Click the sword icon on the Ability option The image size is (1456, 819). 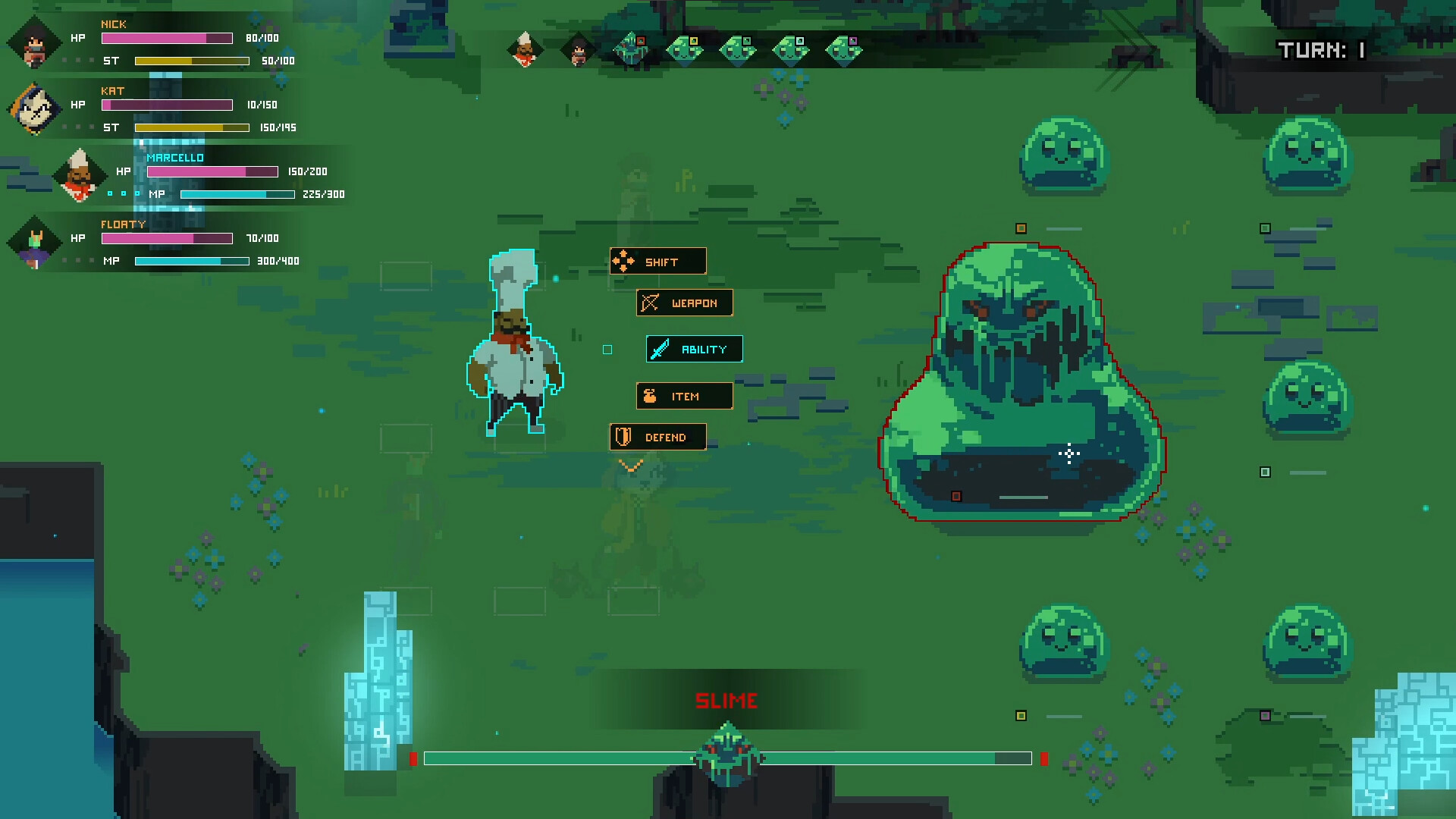(x=659, y=349)
